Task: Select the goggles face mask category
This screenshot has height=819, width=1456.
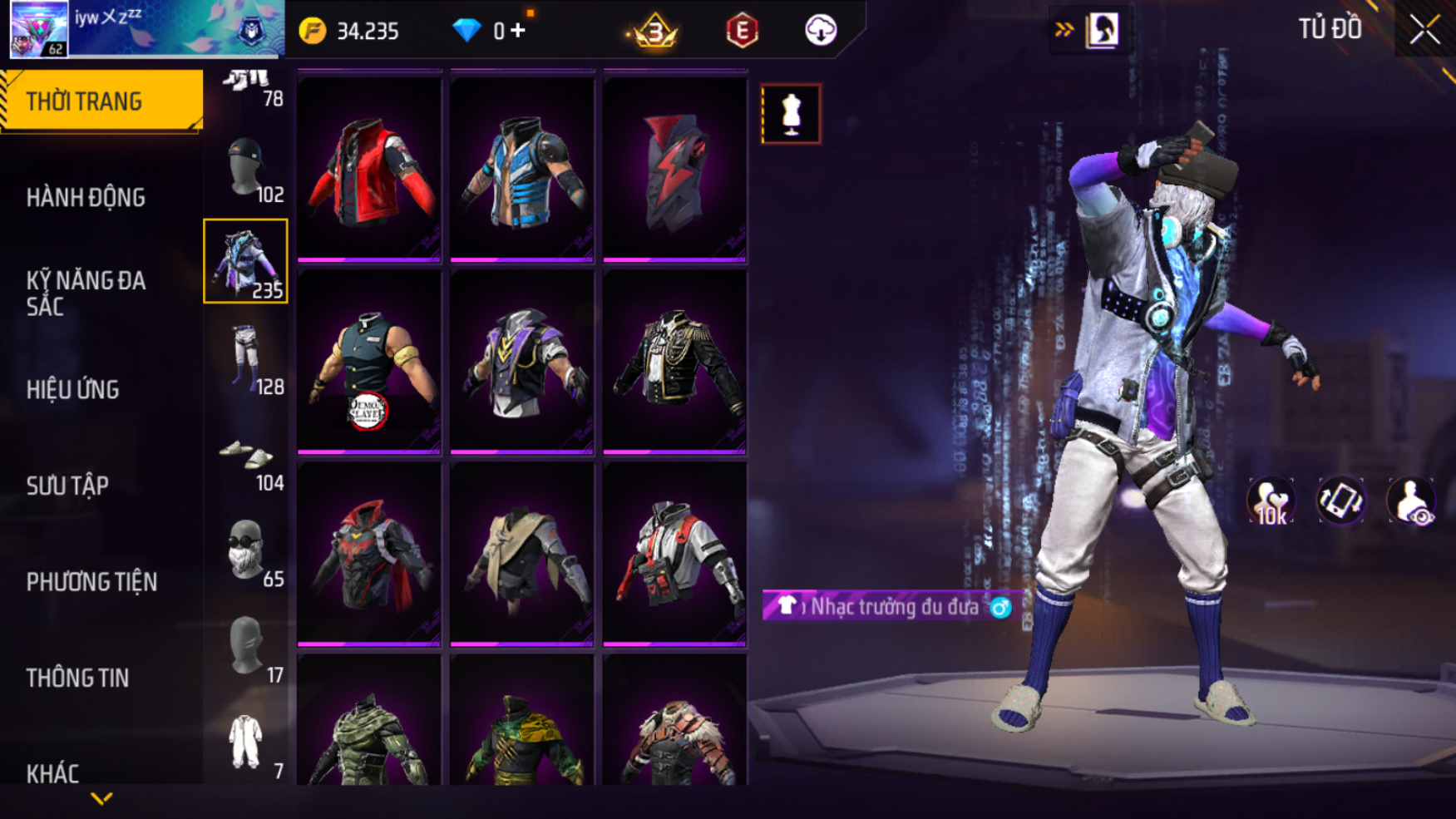Action: [246, 550]
